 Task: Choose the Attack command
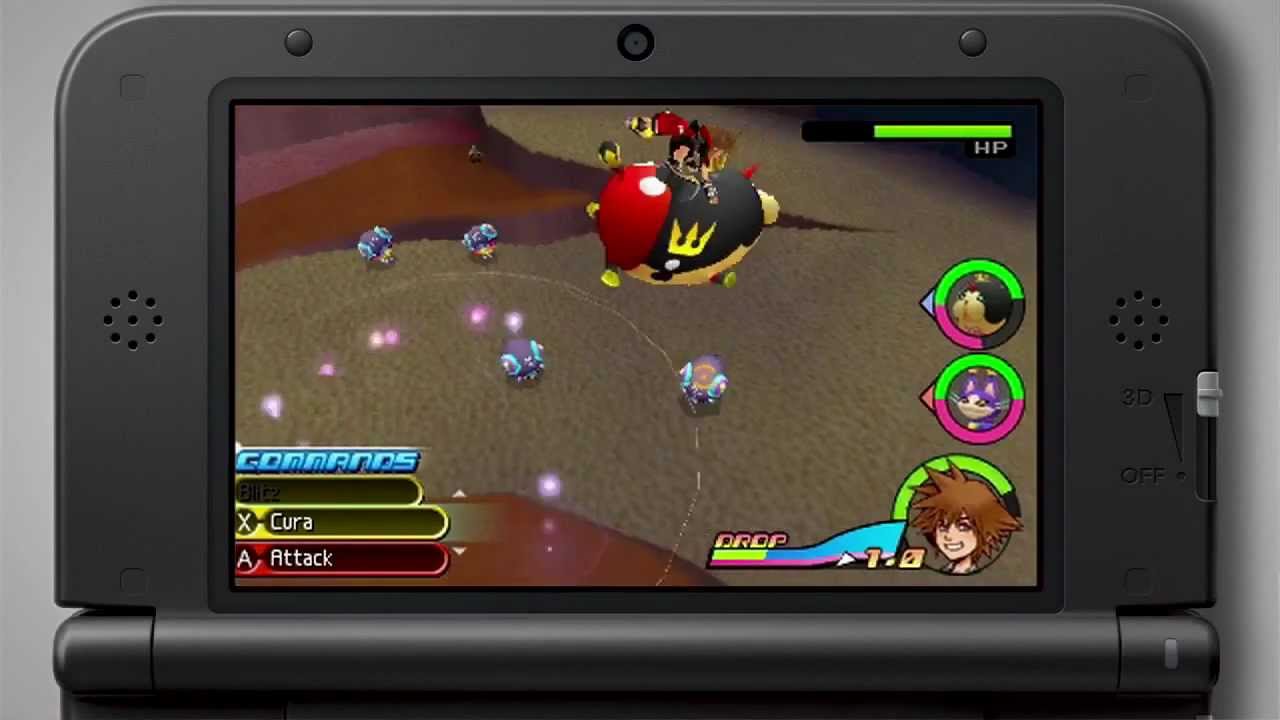(340, 559)
